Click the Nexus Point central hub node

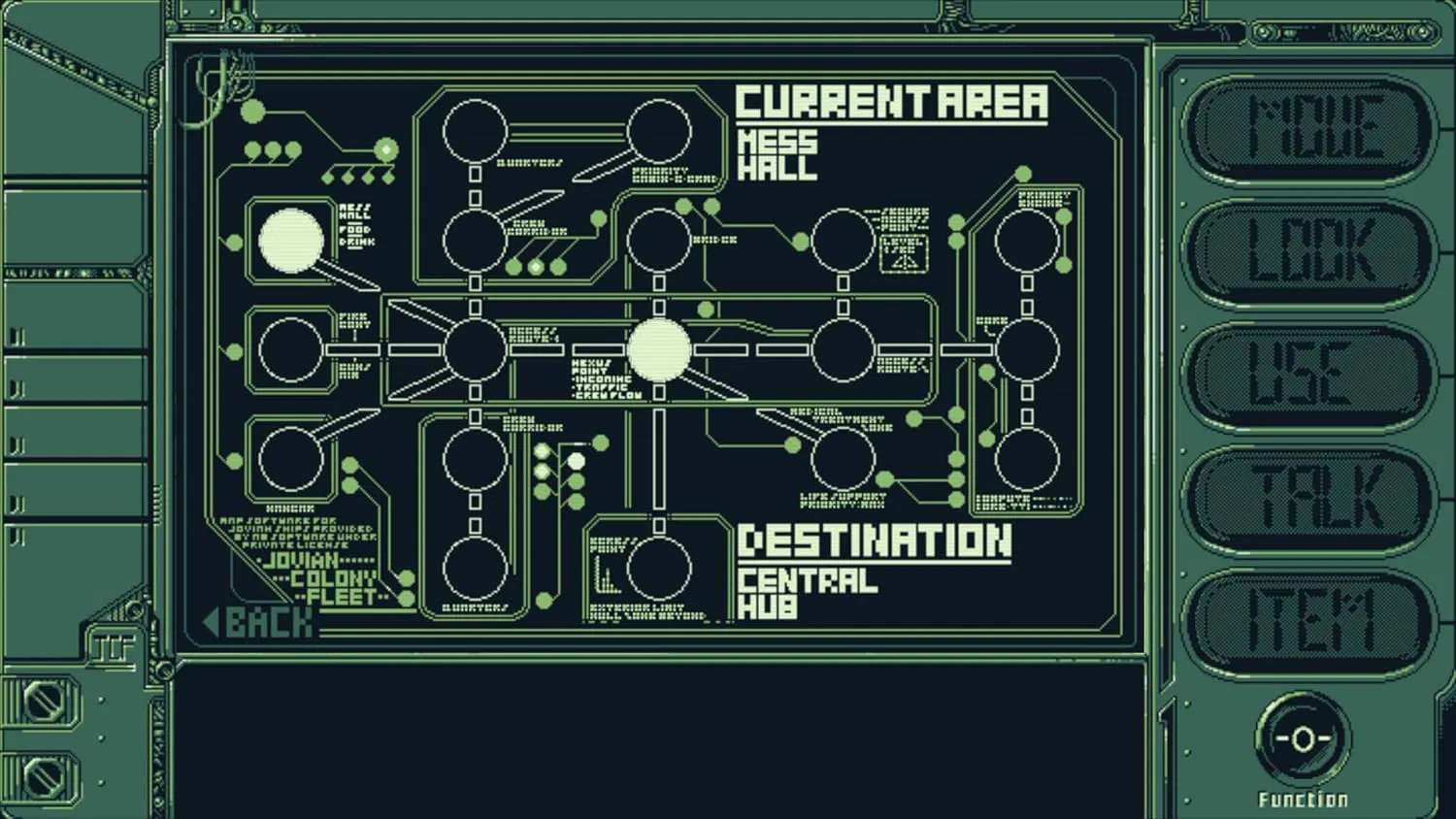tap(660, 351)
